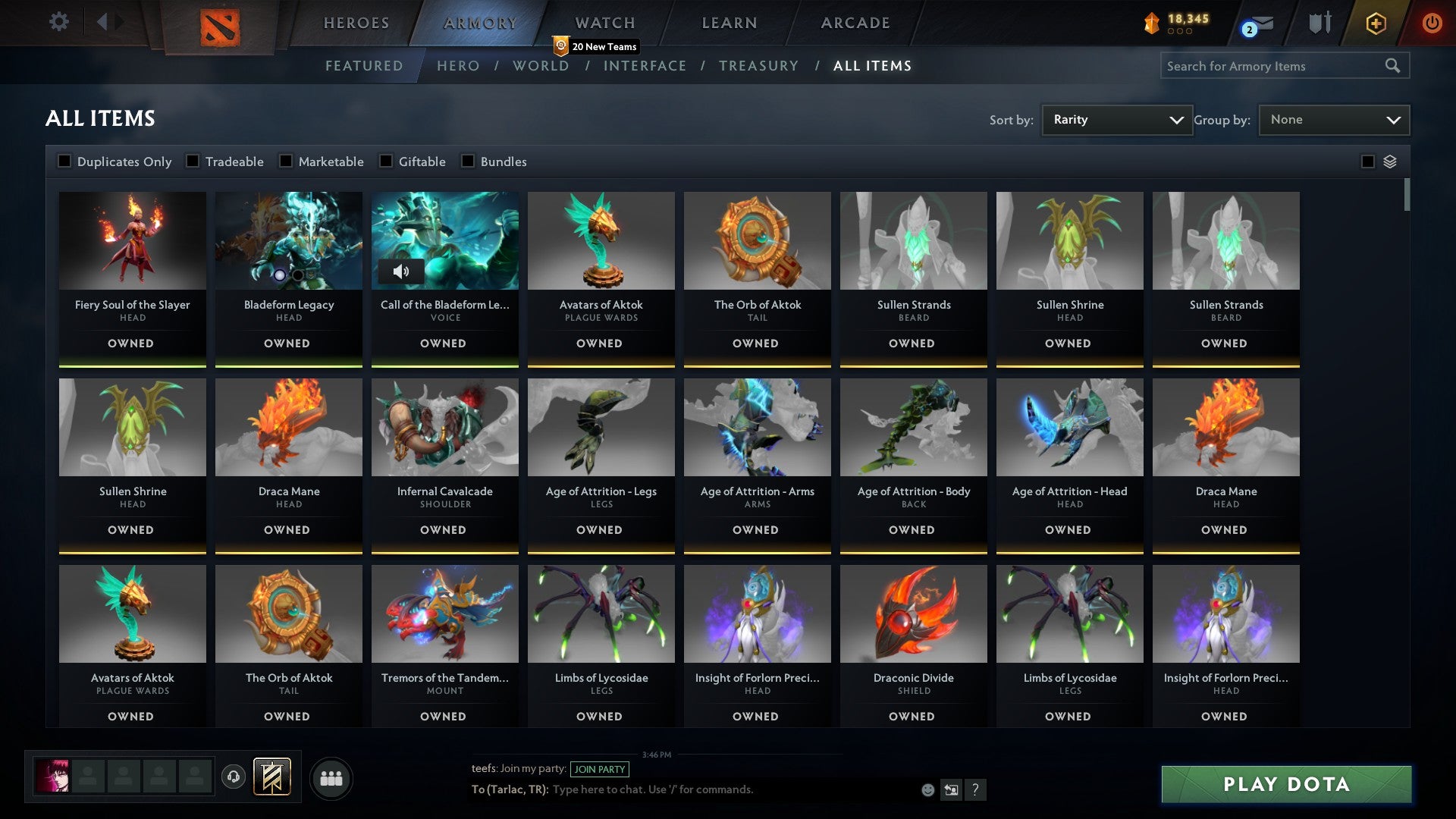Click the armory battle pass plus icon
This screenshot has width=1456, height=819.
tap(1376, 24)
